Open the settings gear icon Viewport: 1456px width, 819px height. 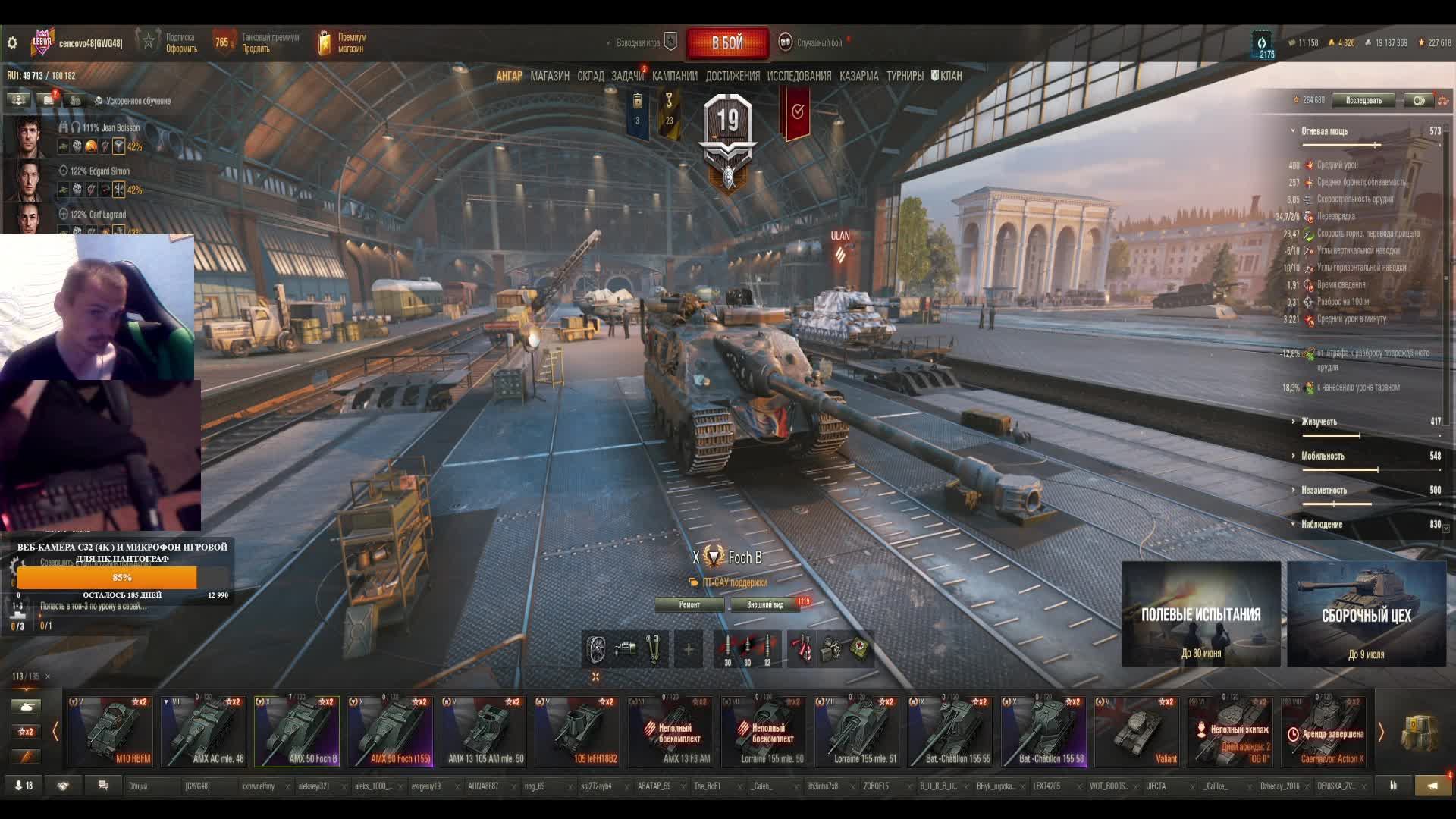point(12,43)
